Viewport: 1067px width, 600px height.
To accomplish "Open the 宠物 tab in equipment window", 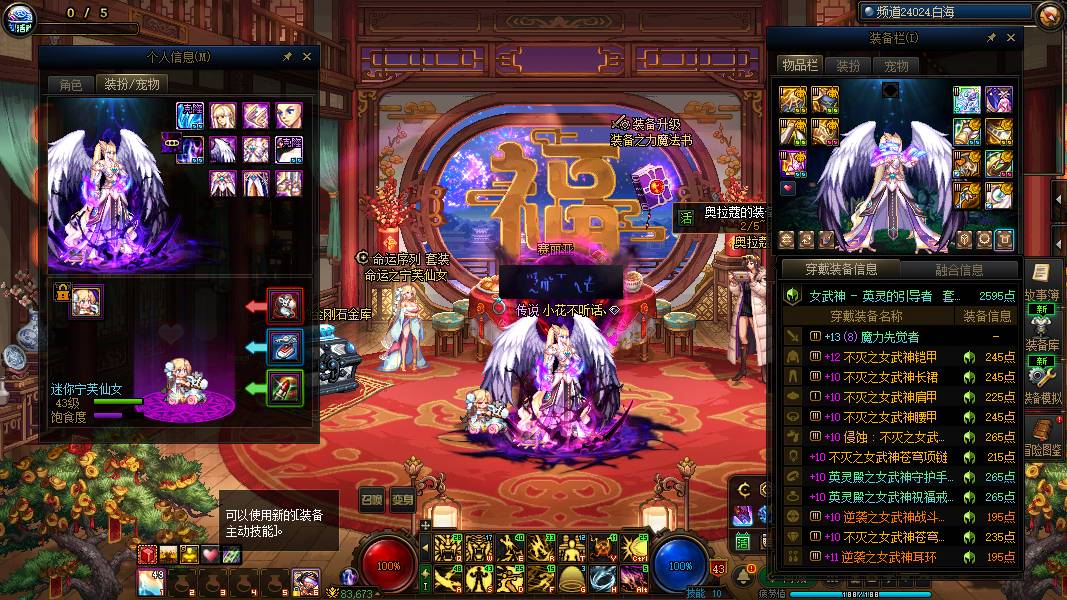I will (896, 65).
